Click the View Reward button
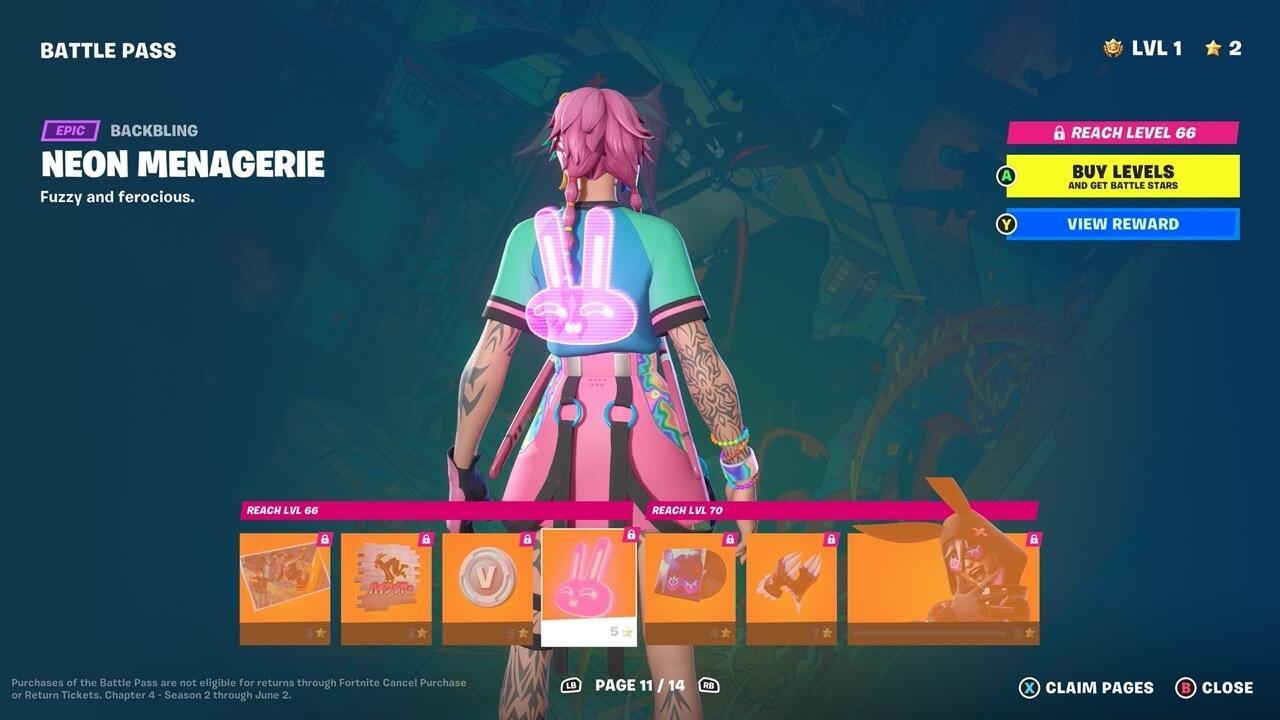1280x720 pixels. click(1120, 224)
